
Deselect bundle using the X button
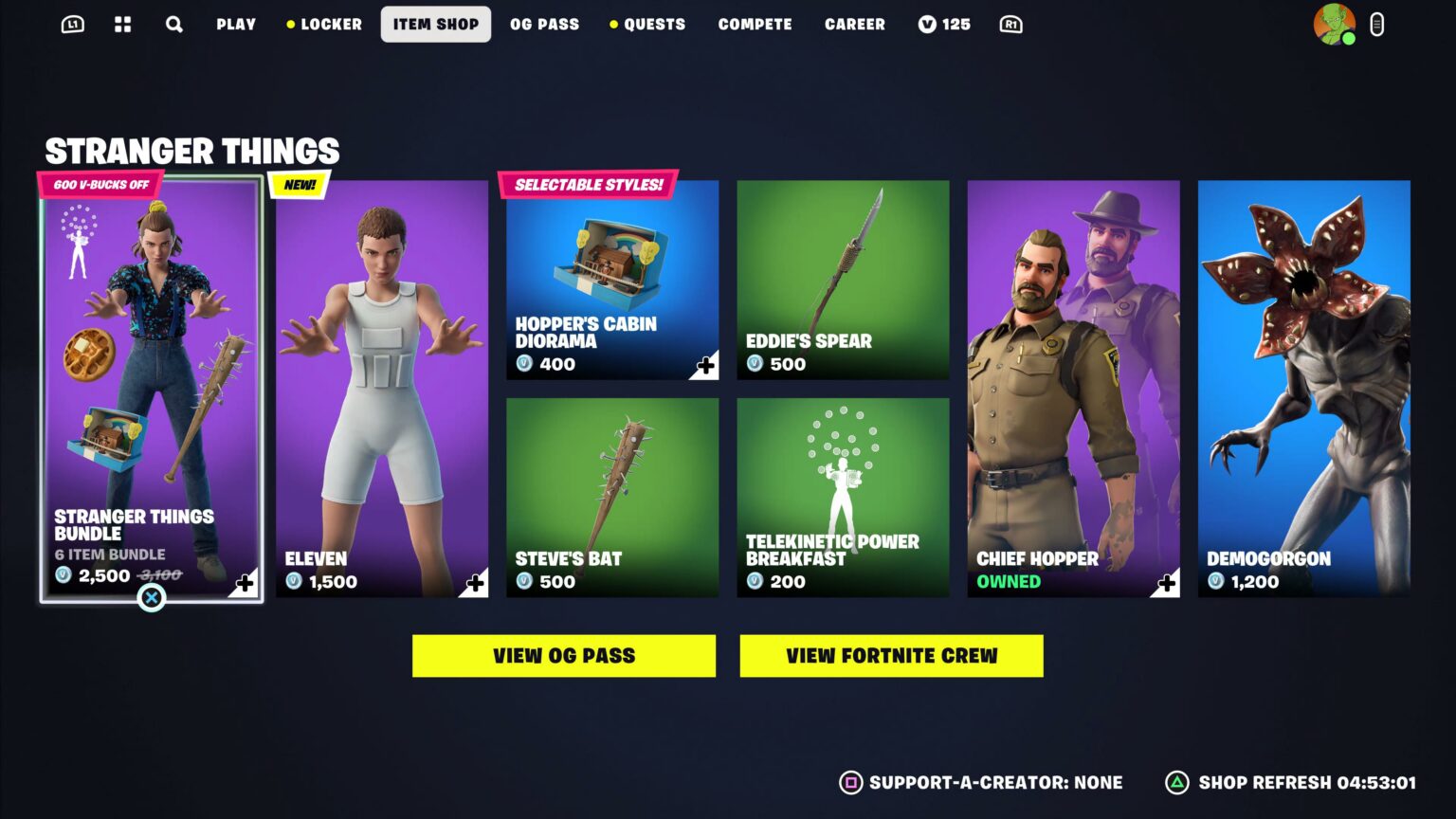[153, 598]
